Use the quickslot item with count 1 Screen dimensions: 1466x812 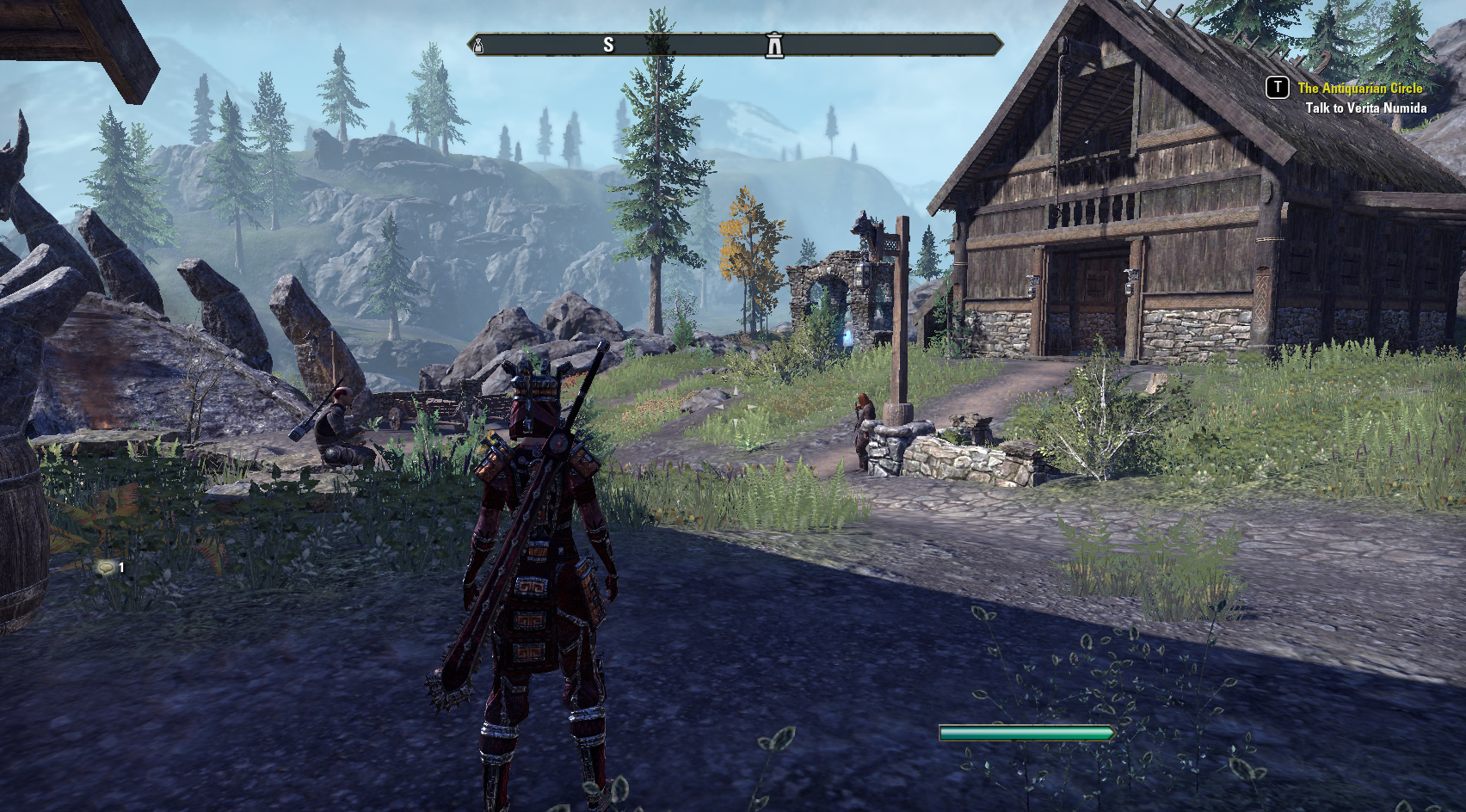click(107, 567)
